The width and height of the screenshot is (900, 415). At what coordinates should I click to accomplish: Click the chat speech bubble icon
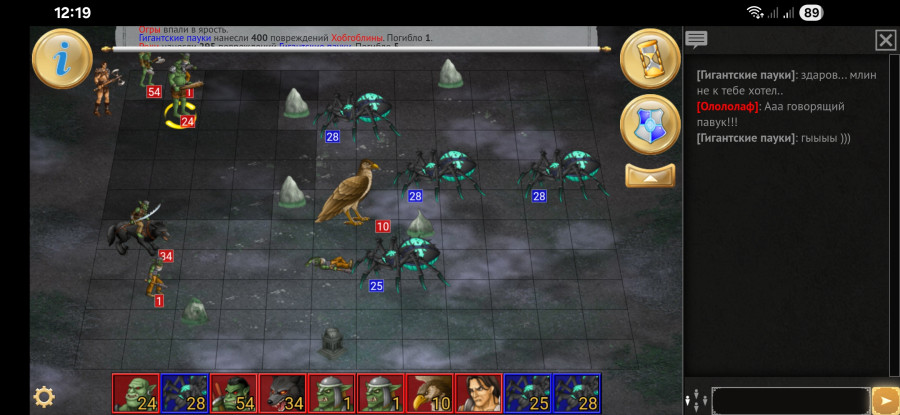697,40
